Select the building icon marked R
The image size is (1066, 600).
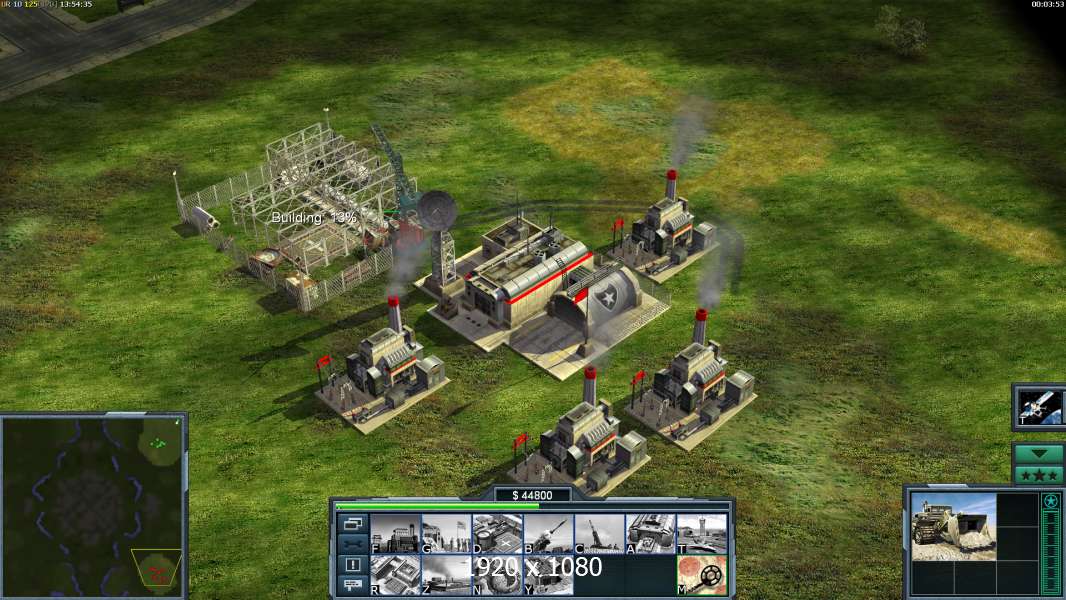[395, 575]
